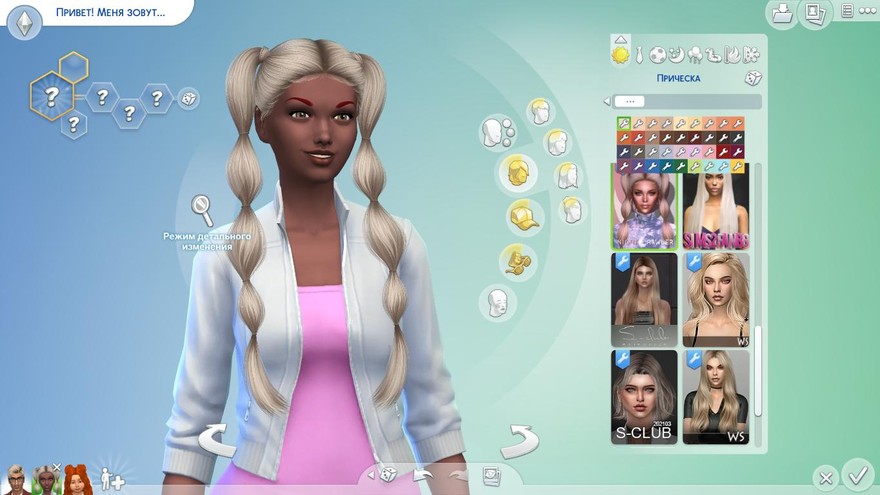The image size is (880, 495).
Task: Switch to the Sleep outfit moon tab
Action: point(677,55)
